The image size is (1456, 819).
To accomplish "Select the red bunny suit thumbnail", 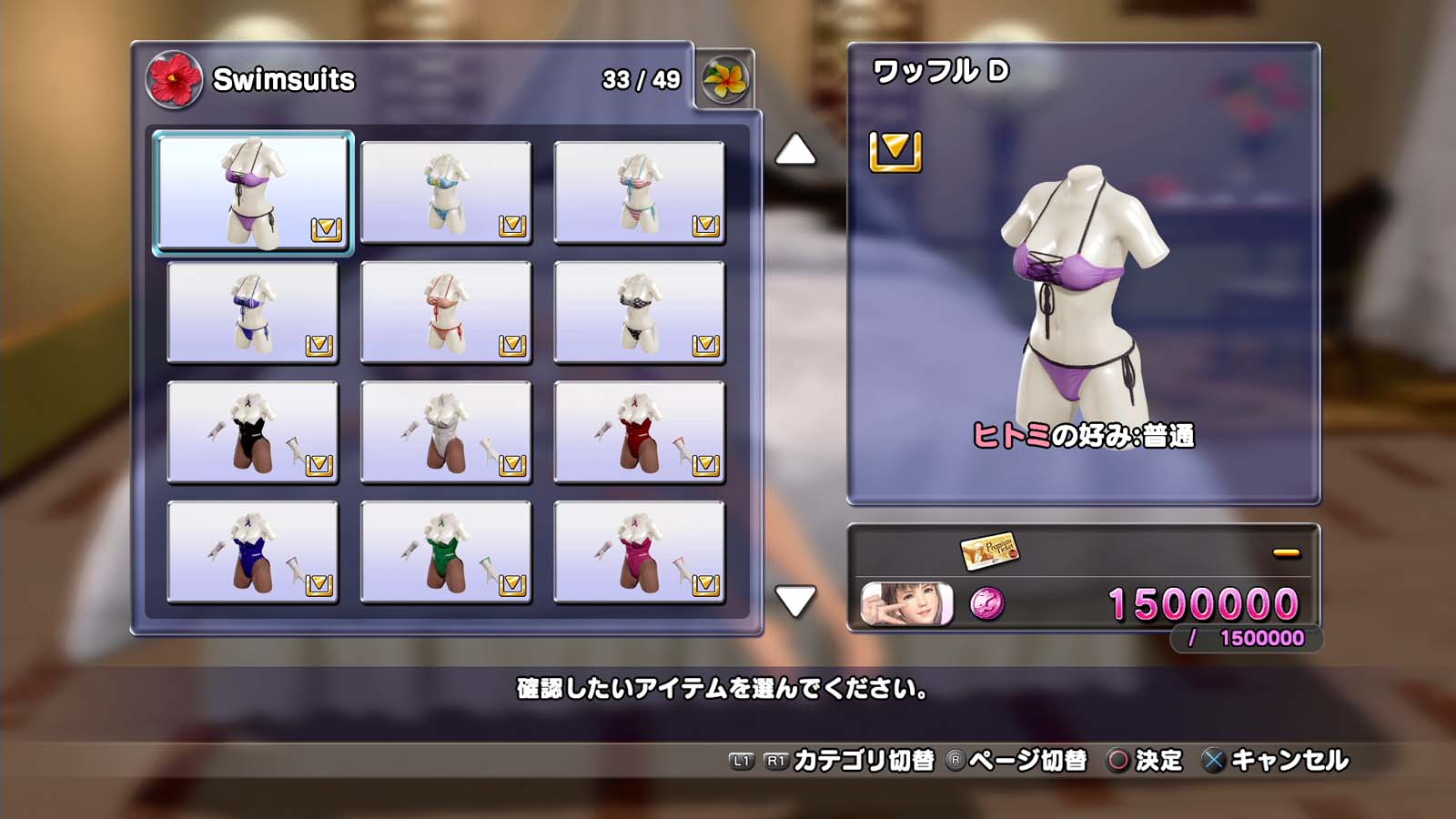I will (x=639, y=432).
